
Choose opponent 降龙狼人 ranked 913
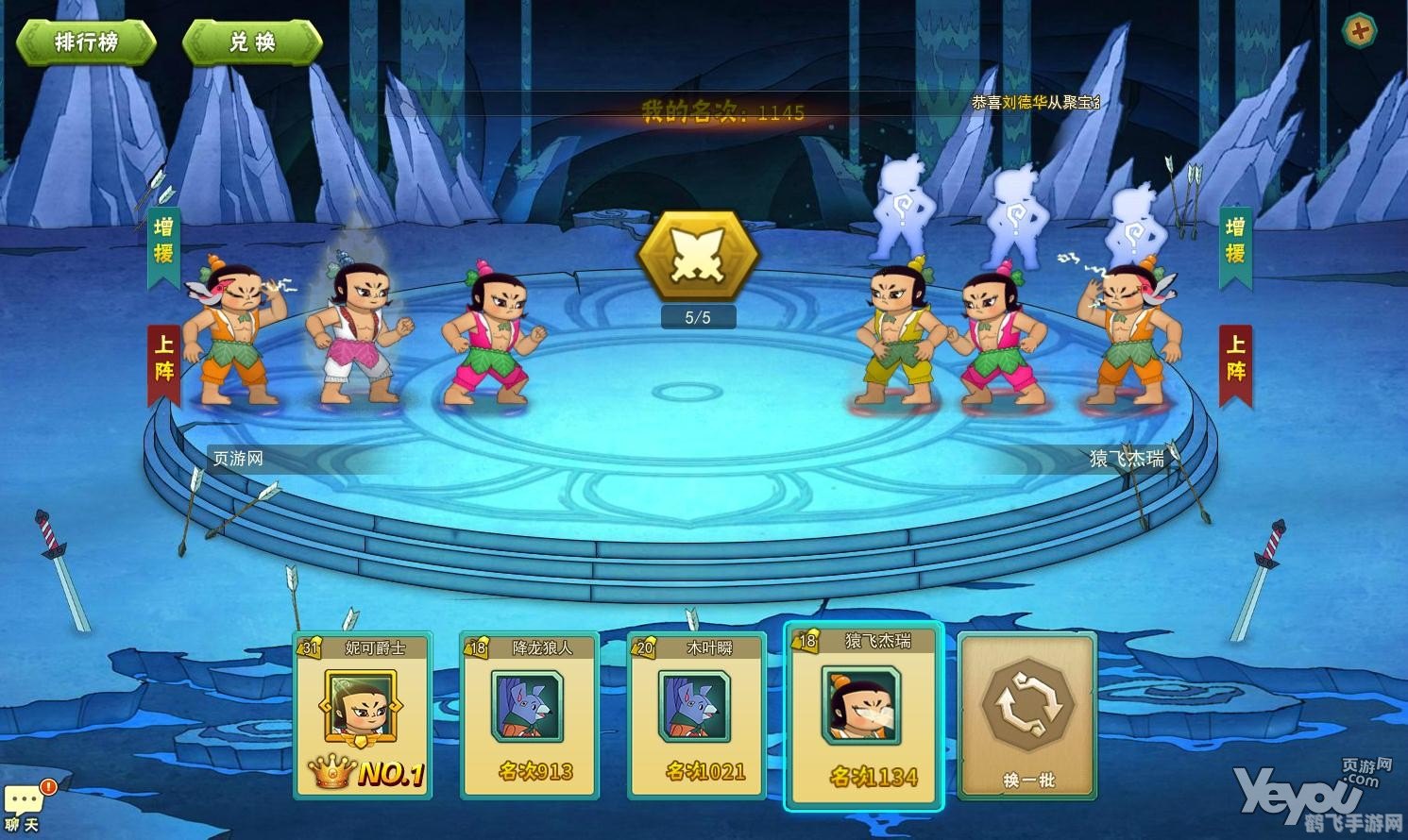click(x=530, y=715)
